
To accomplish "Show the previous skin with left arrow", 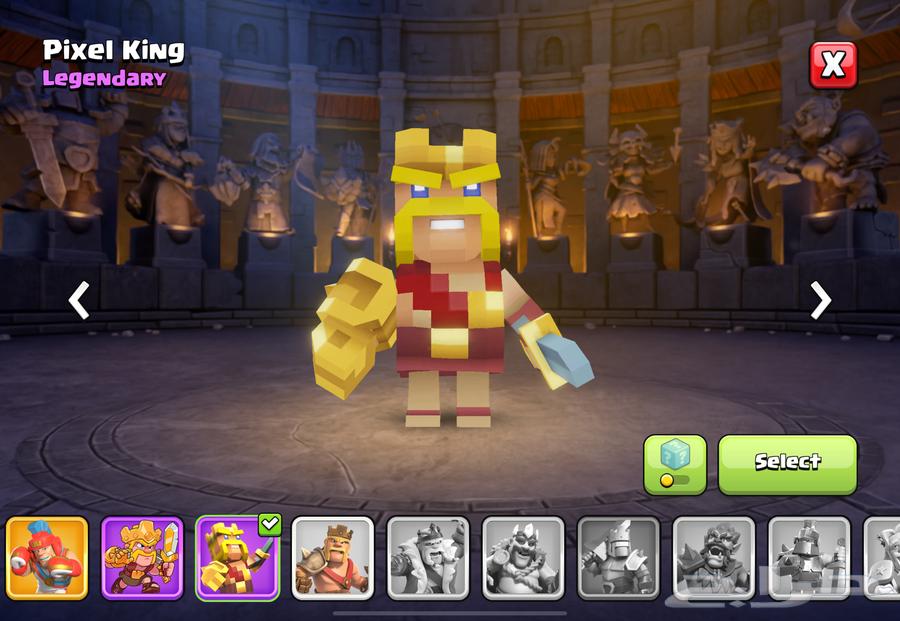I will pos(79,299).
